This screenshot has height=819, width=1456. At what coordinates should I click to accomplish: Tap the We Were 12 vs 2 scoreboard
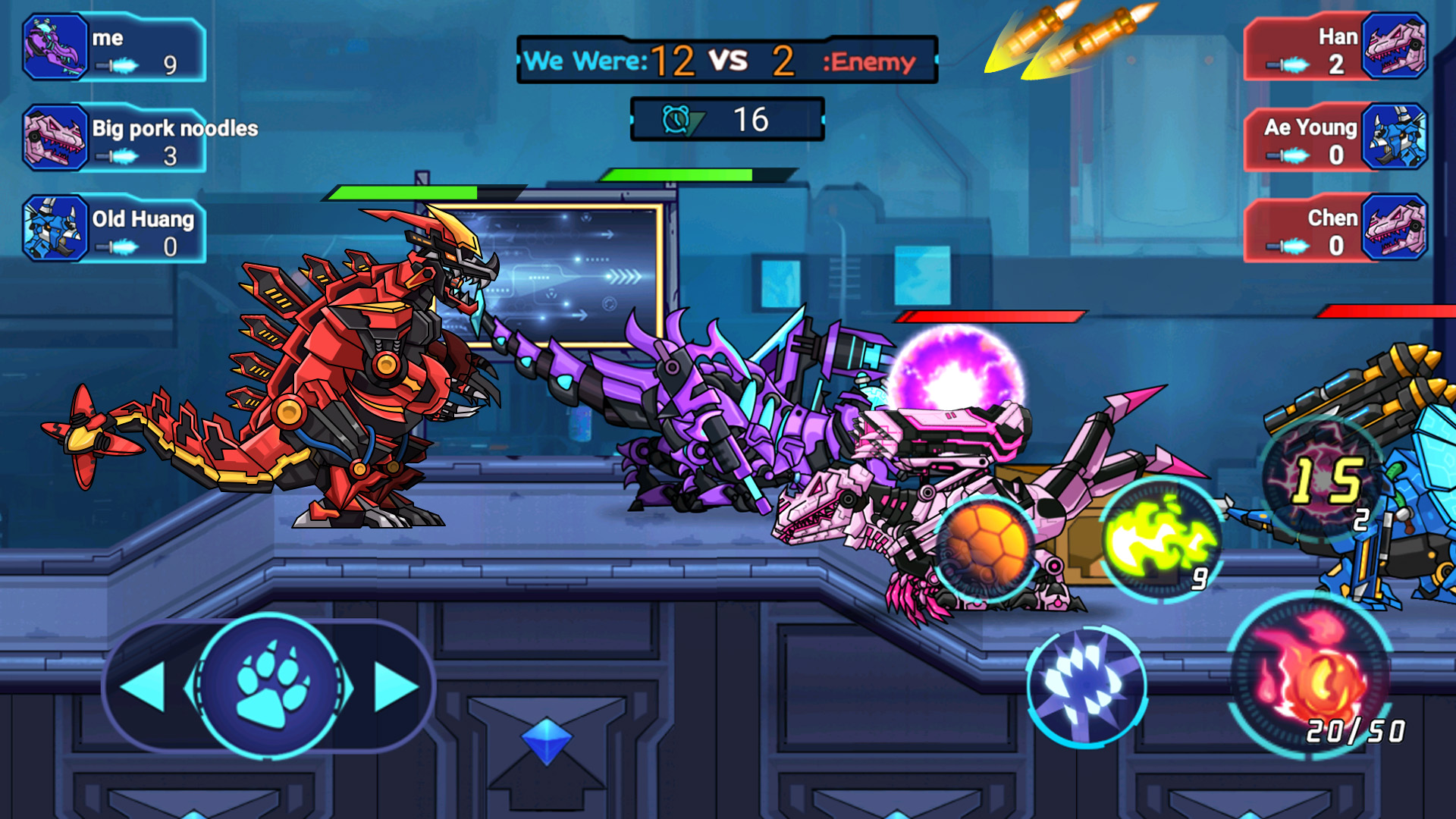[x=724, y=61]
